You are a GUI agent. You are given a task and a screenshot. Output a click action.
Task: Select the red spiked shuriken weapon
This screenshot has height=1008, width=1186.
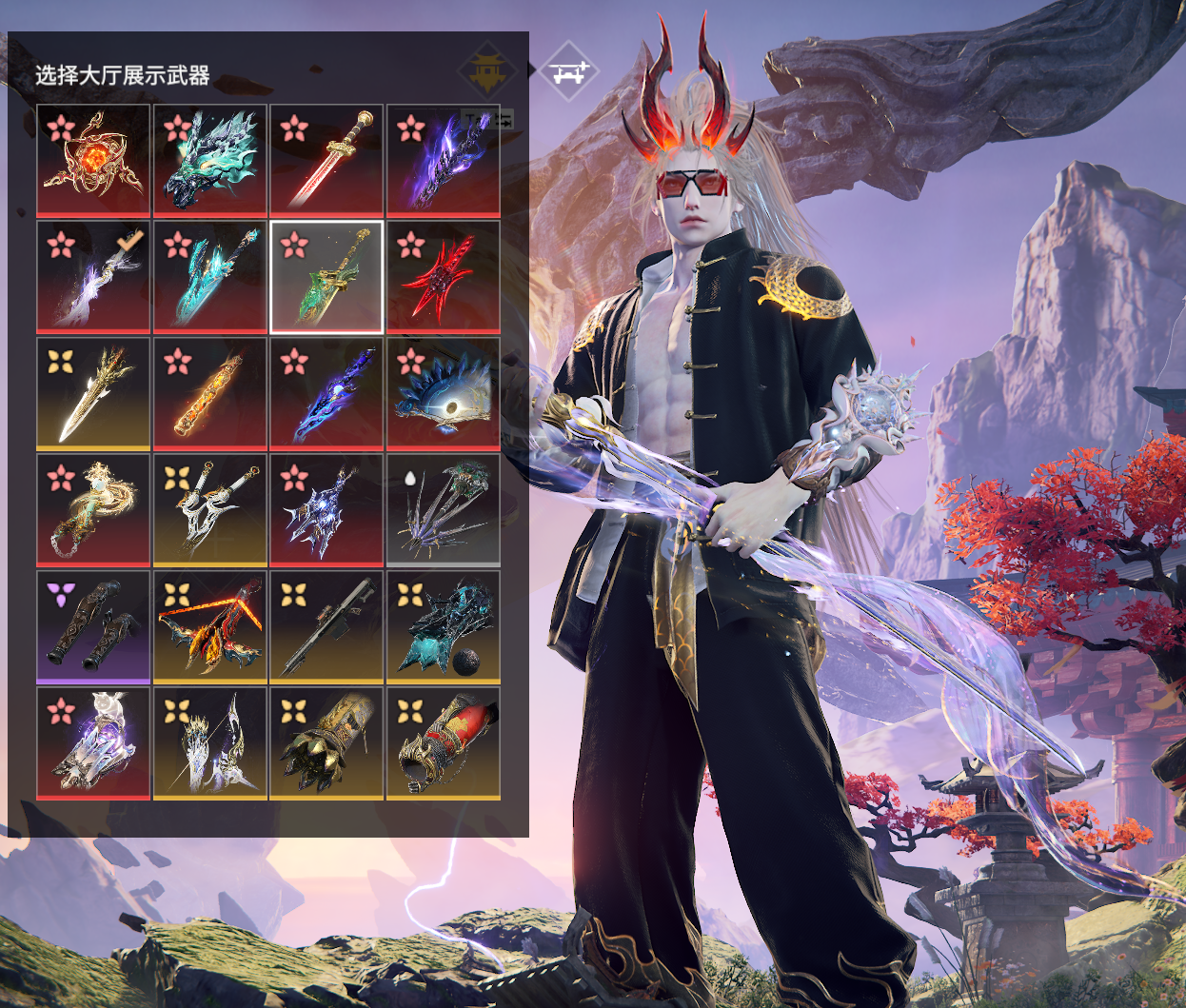pos(444,277)
